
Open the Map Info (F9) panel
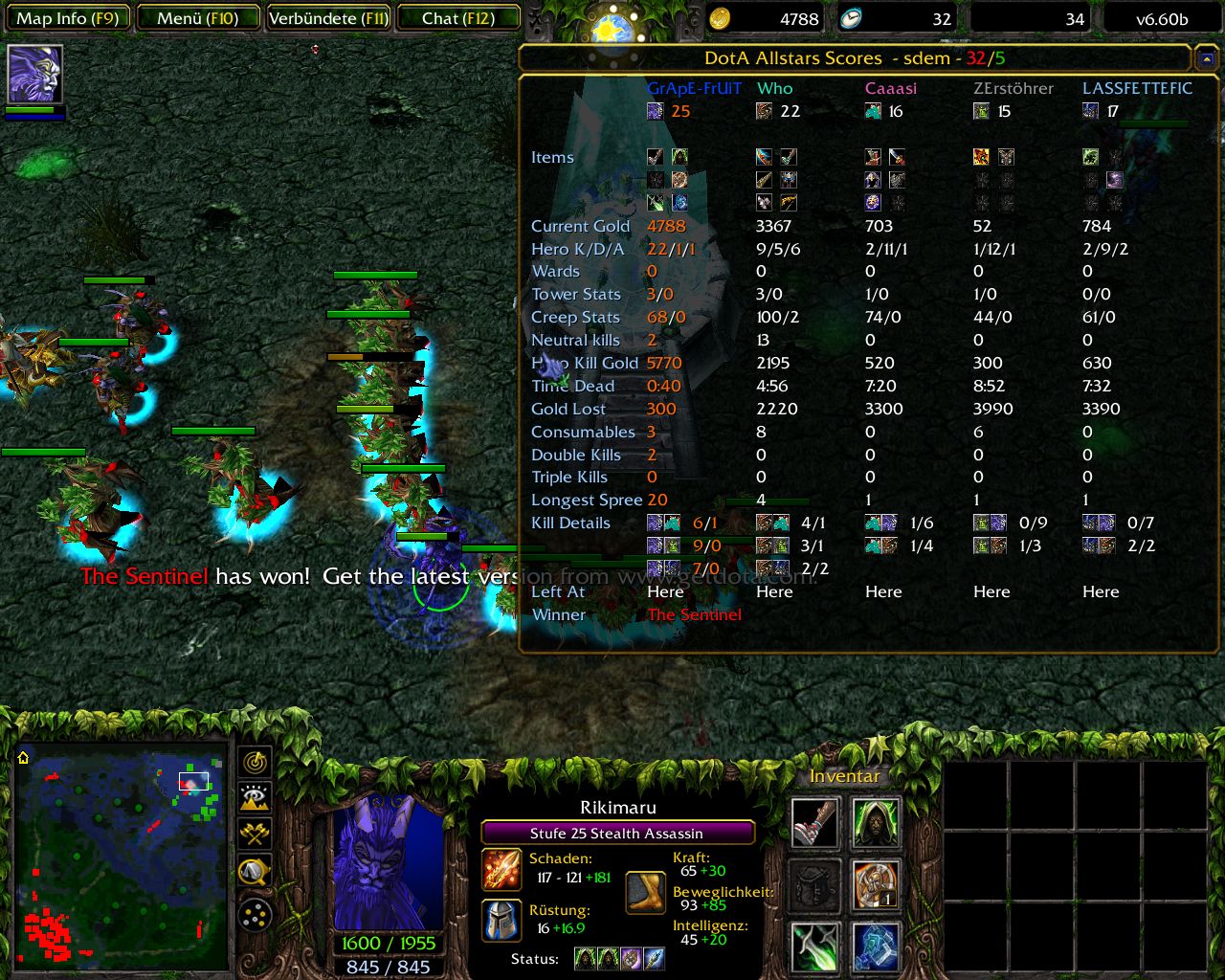pyautogui.click(x=67, y=18)
